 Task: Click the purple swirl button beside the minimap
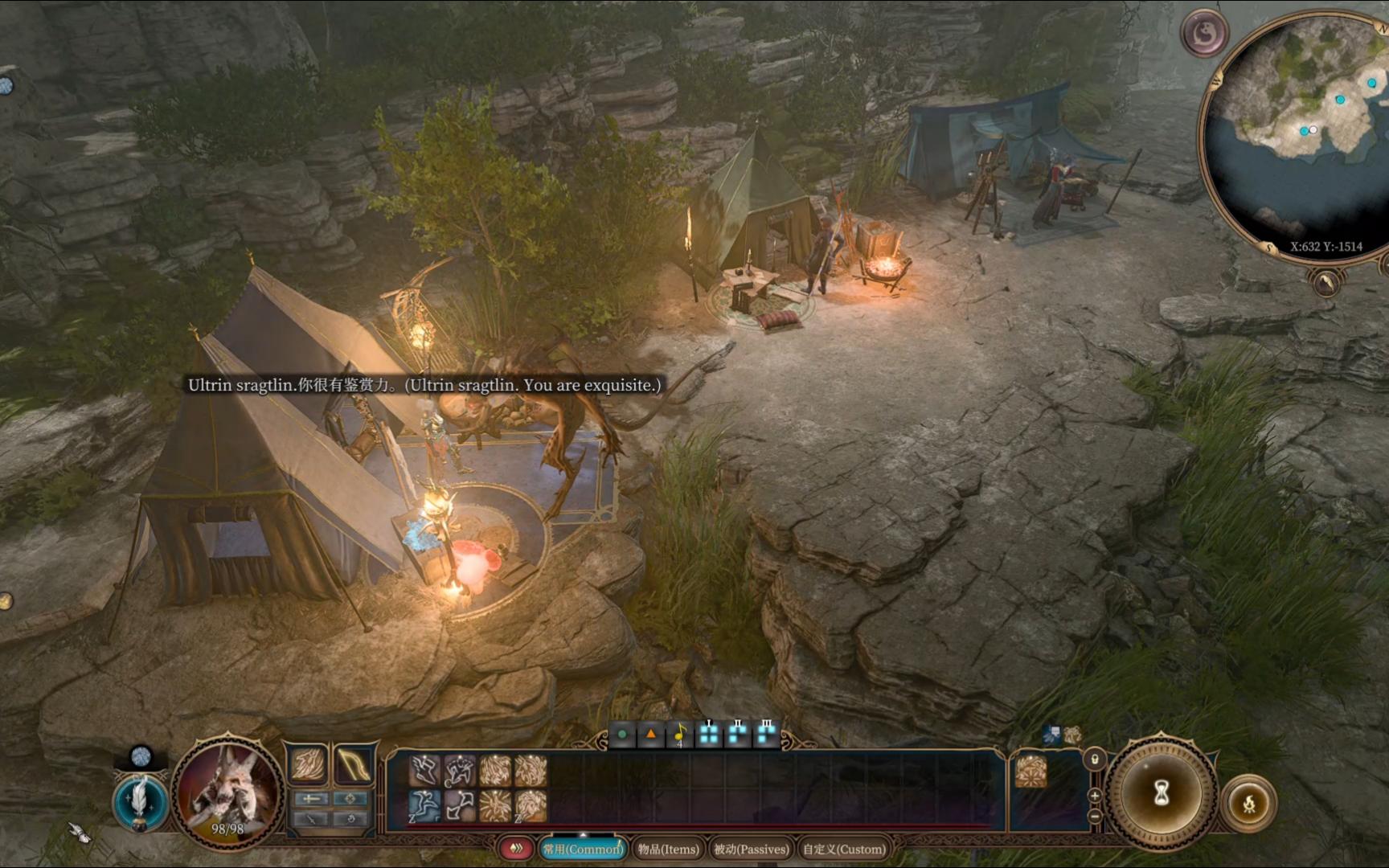click(1204, 33)
